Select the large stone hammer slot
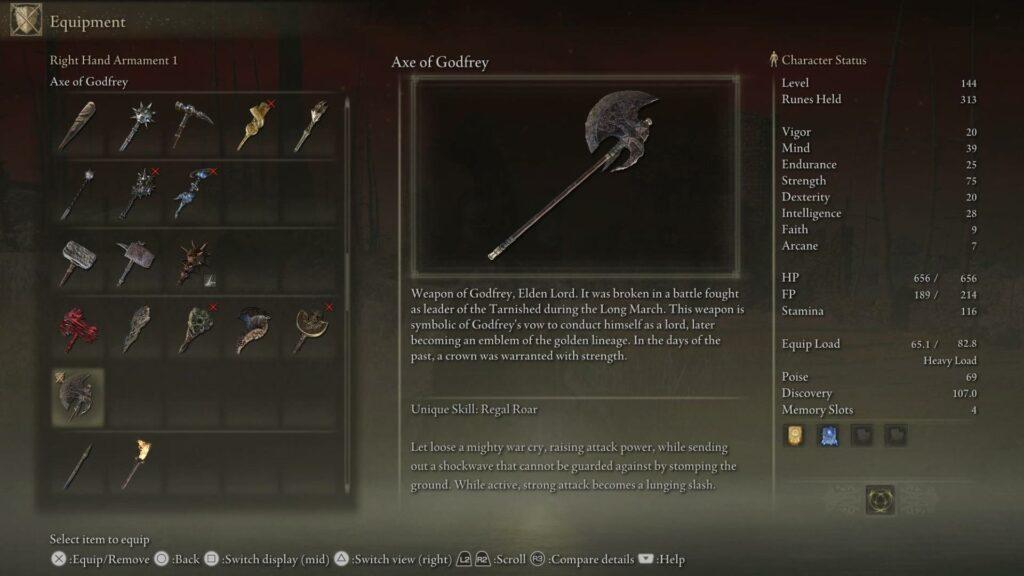This screenshot has width=1024, height=576. (77, 263)
